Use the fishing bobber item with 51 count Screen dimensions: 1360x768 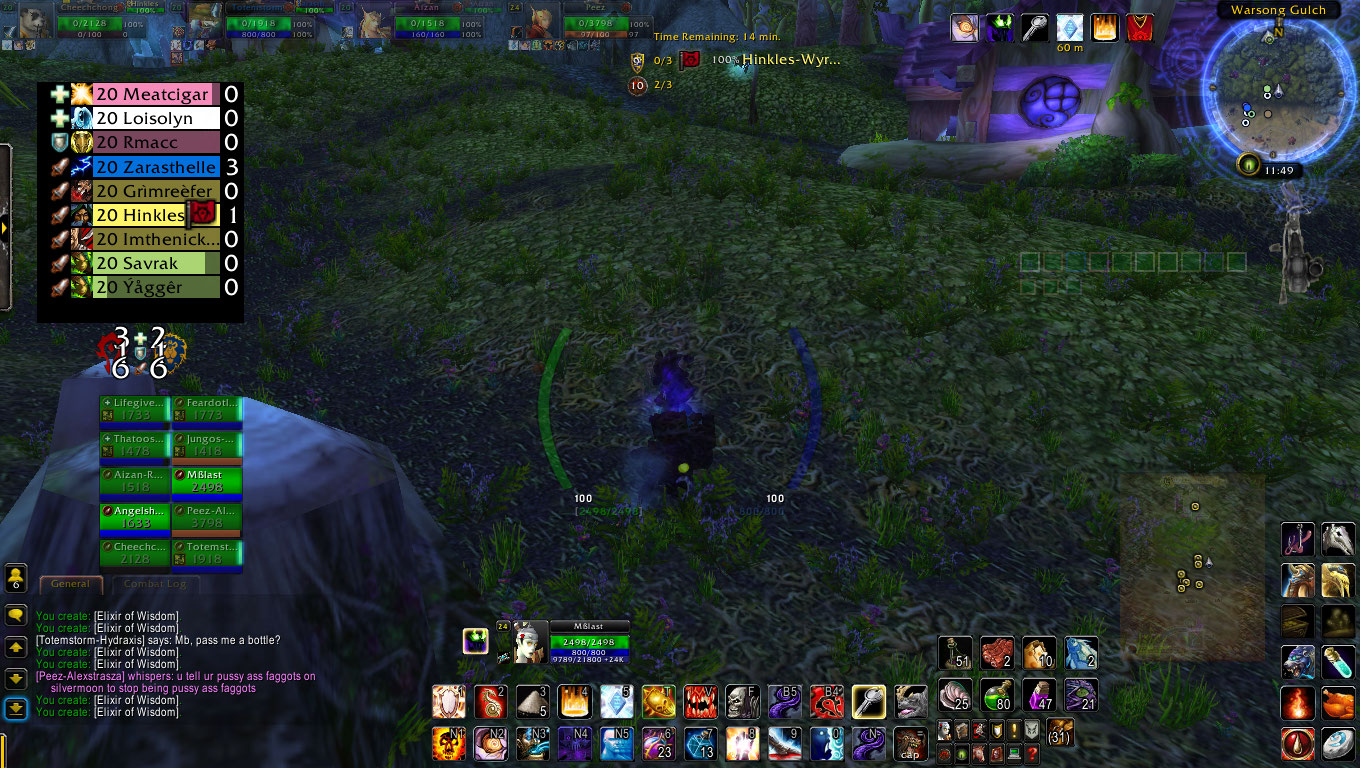tap(955, 653)
